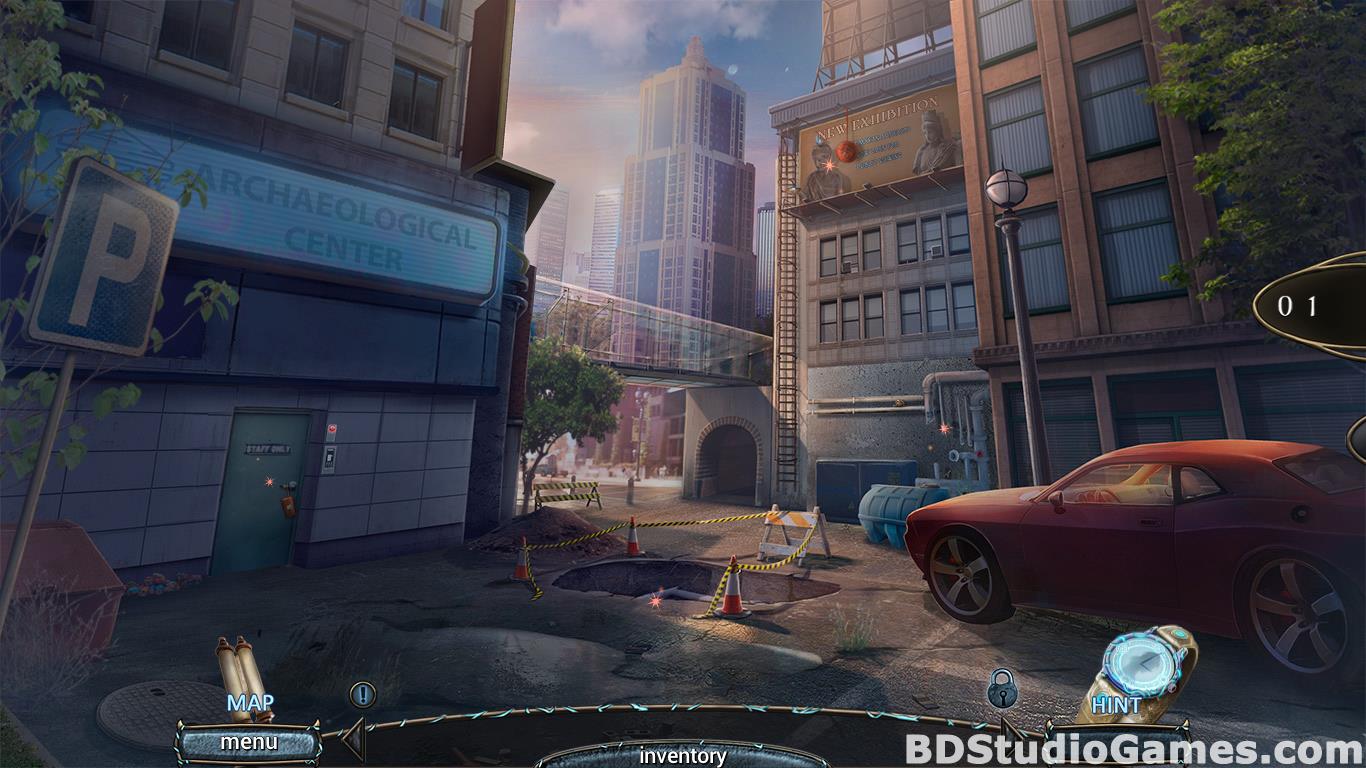Expand the inventory panel
This screenshot has width=1366, height=768.
pos(683,755)
